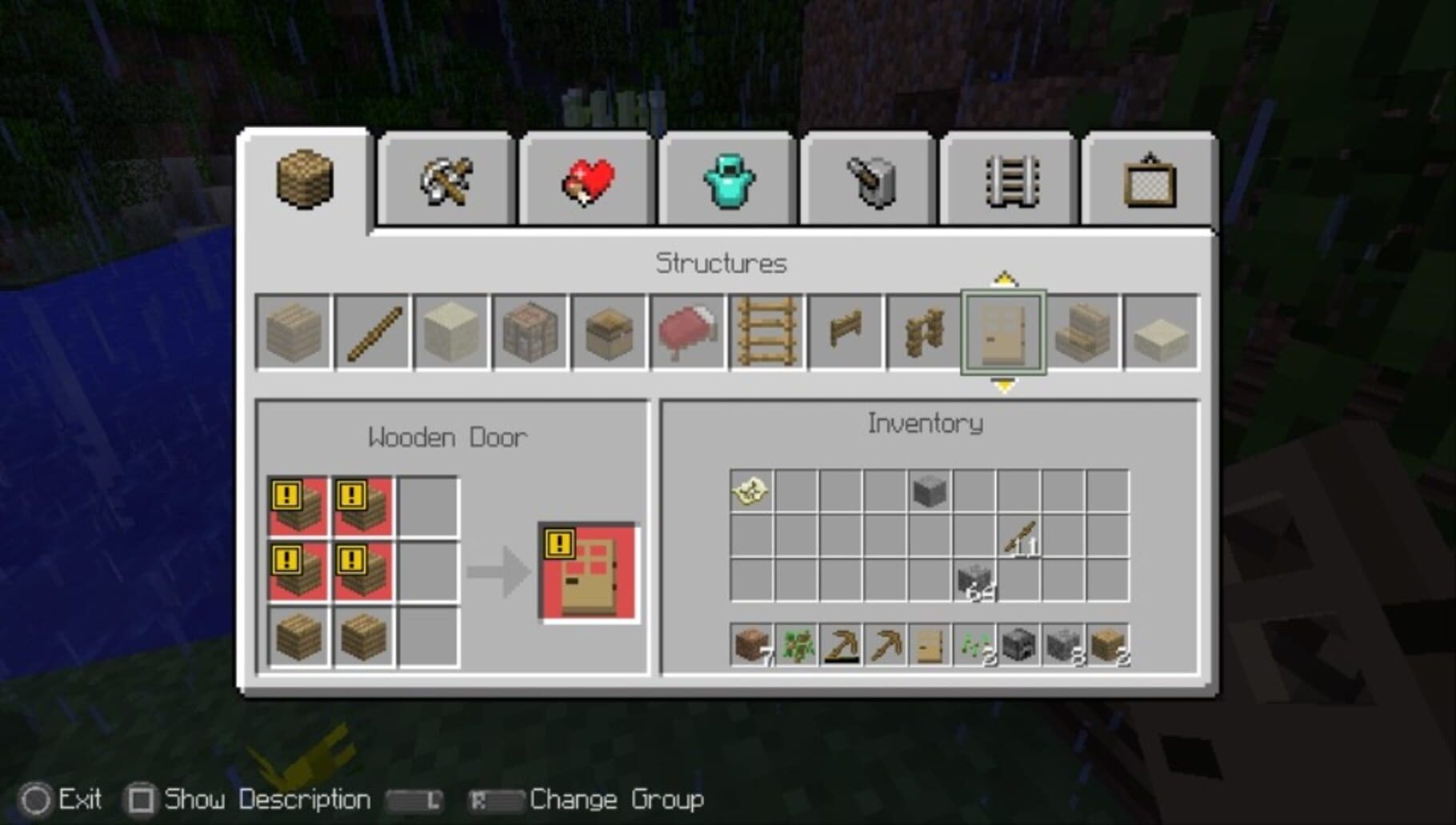Choose the fence gate recipe
1456x825 pixels.
(924, 333)
